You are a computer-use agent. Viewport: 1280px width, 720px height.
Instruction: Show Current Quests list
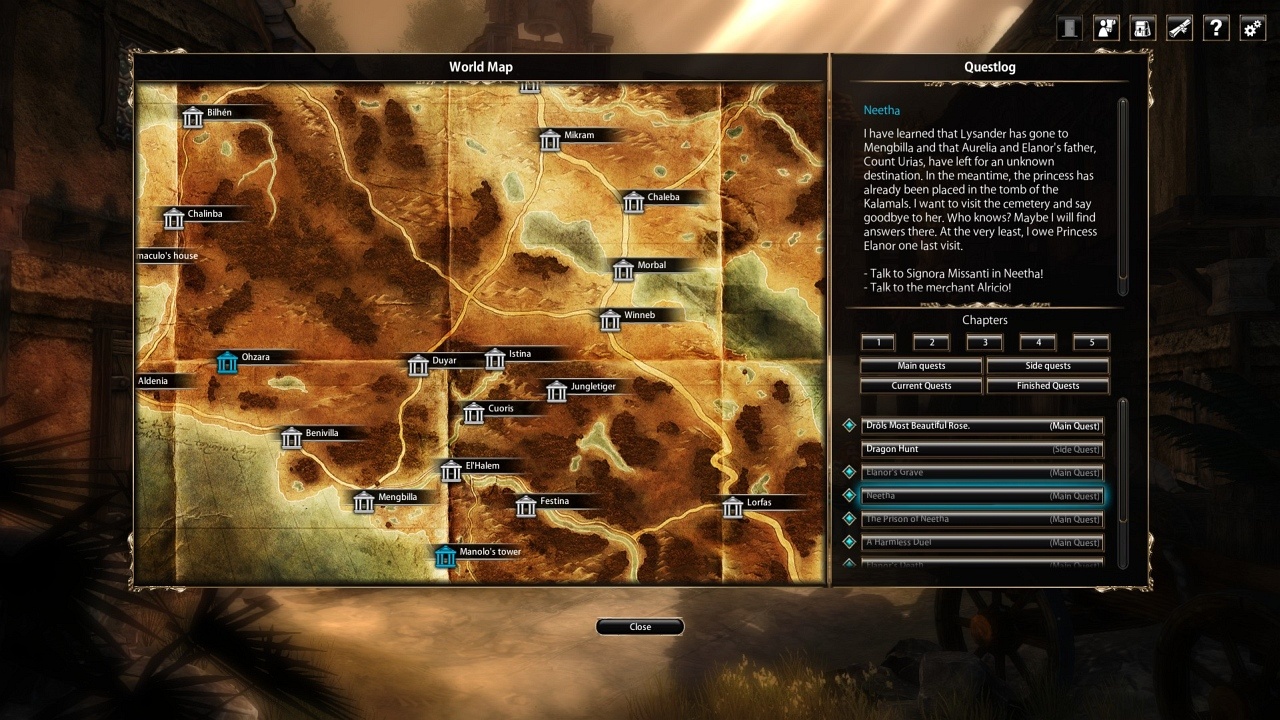tap(921, 386)
